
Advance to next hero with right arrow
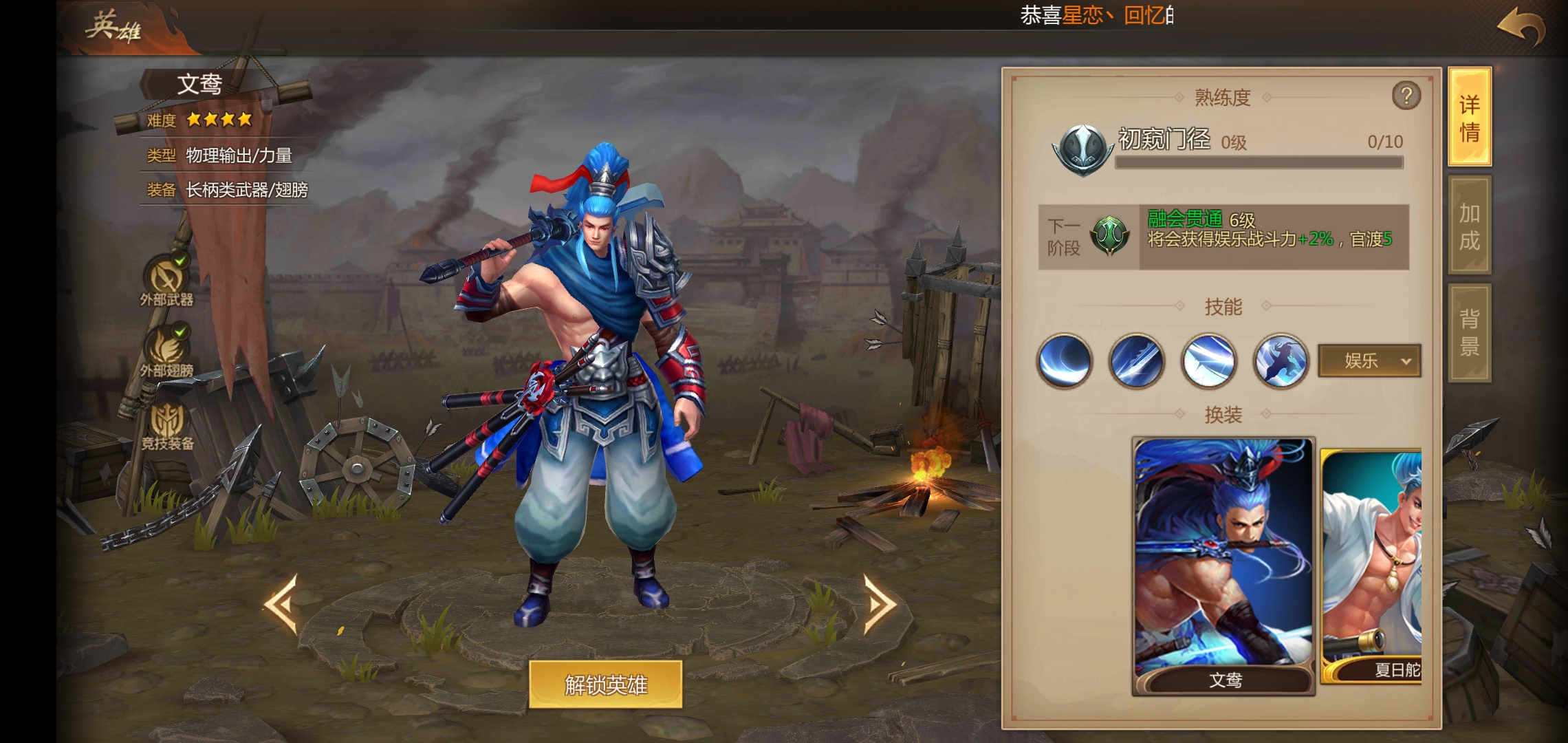(x=880, y=604)
